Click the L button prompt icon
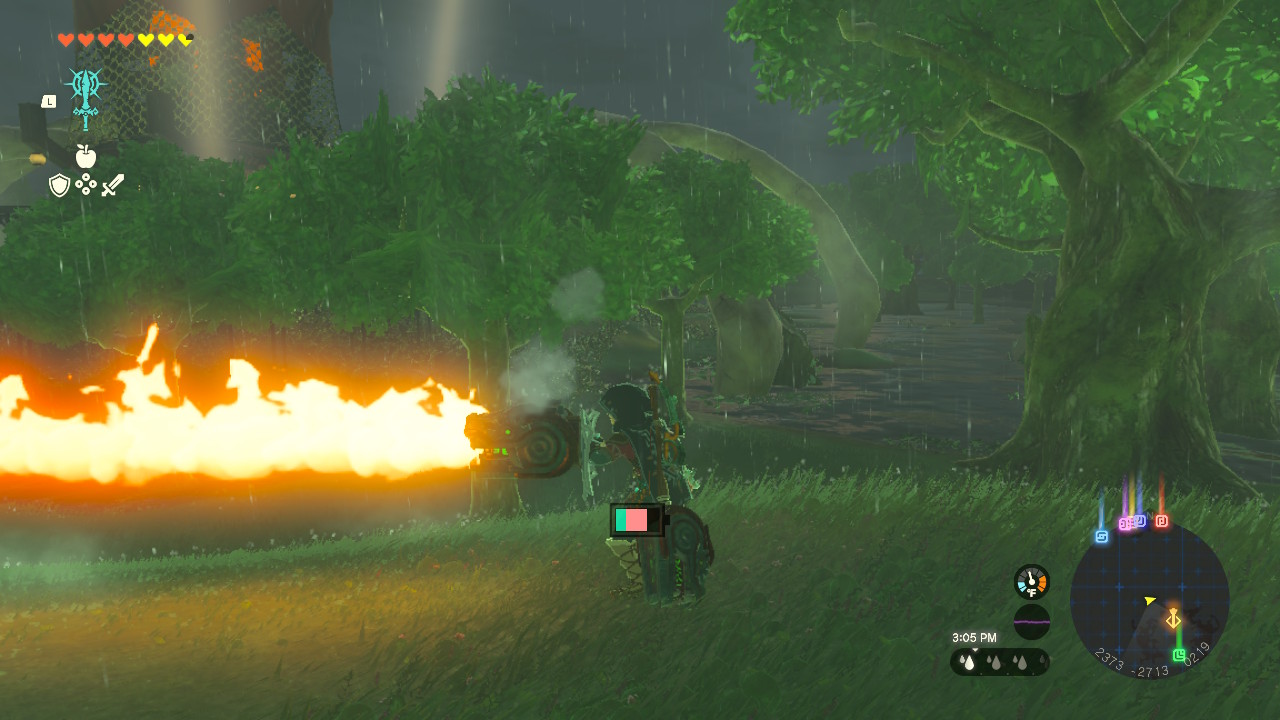The width and height of the screenshot is (1280, 720). point(49,101)
